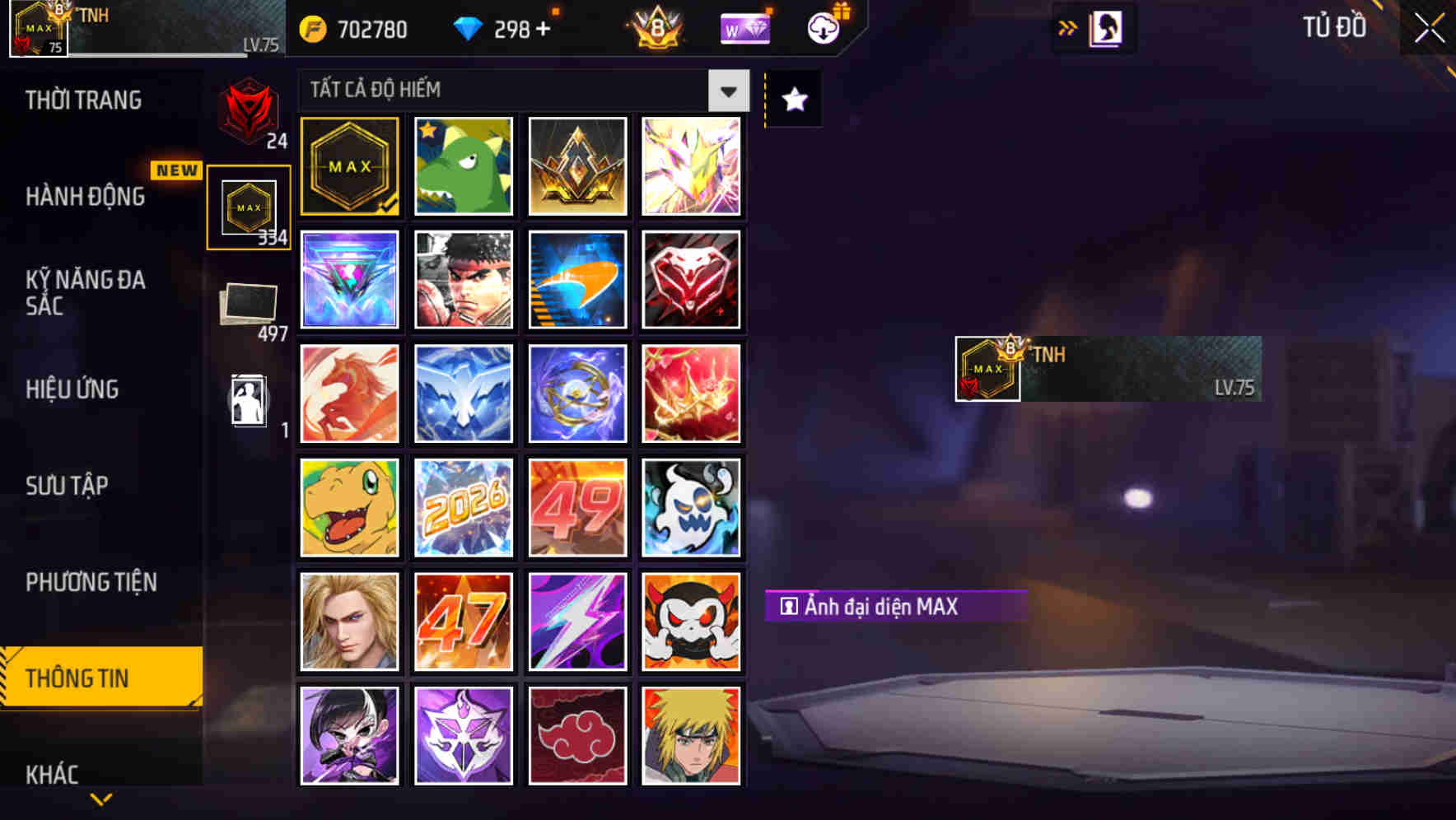
Task: Select the green dinosaur avatar with star
Action: (x=463, y=165)
